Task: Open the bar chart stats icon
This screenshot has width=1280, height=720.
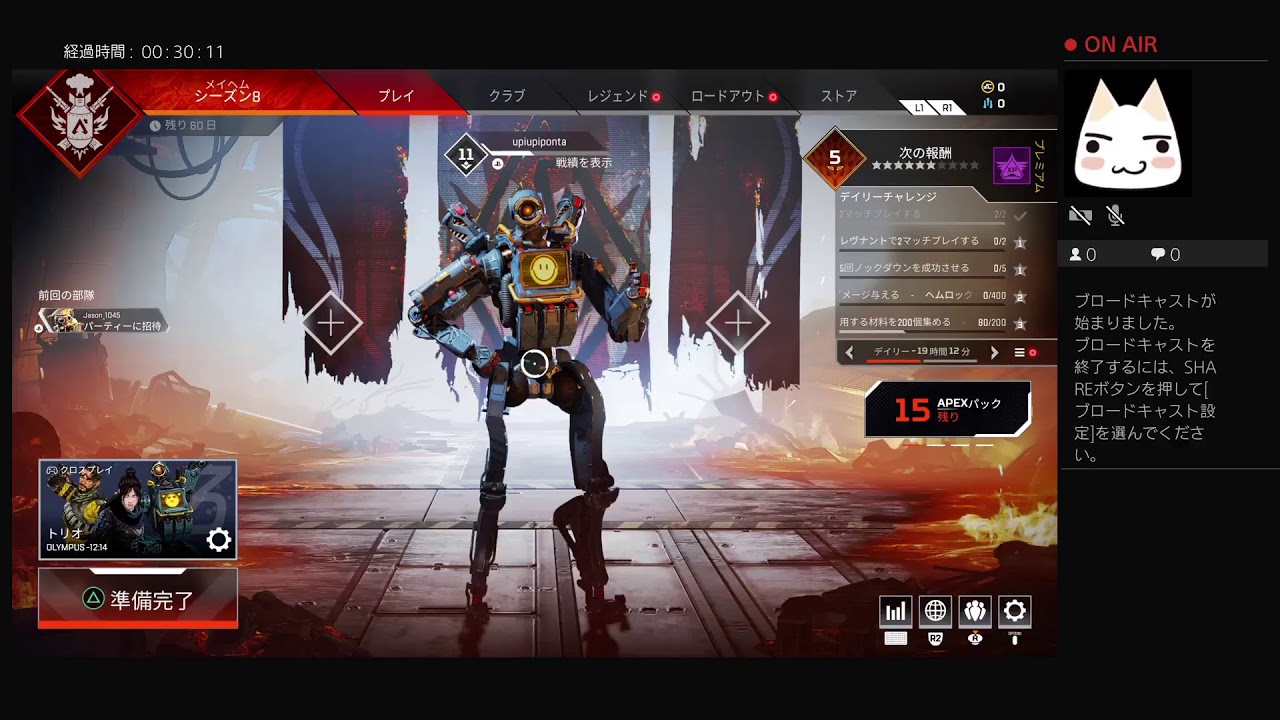Action: [x=895, y=611]
